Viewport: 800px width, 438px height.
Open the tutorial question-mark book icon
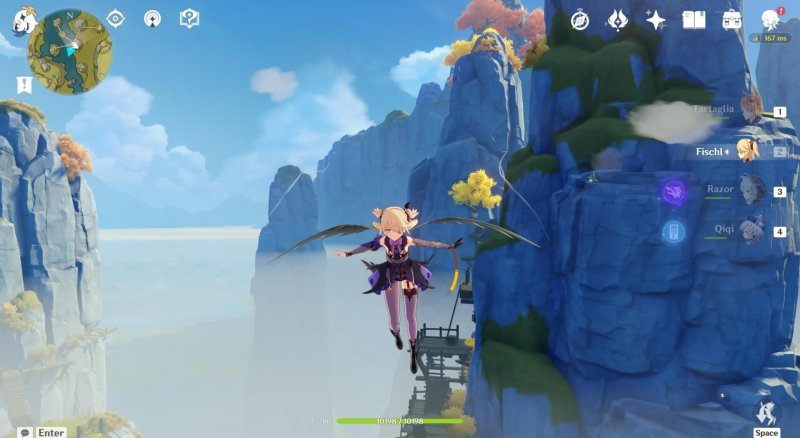[189, 18]
